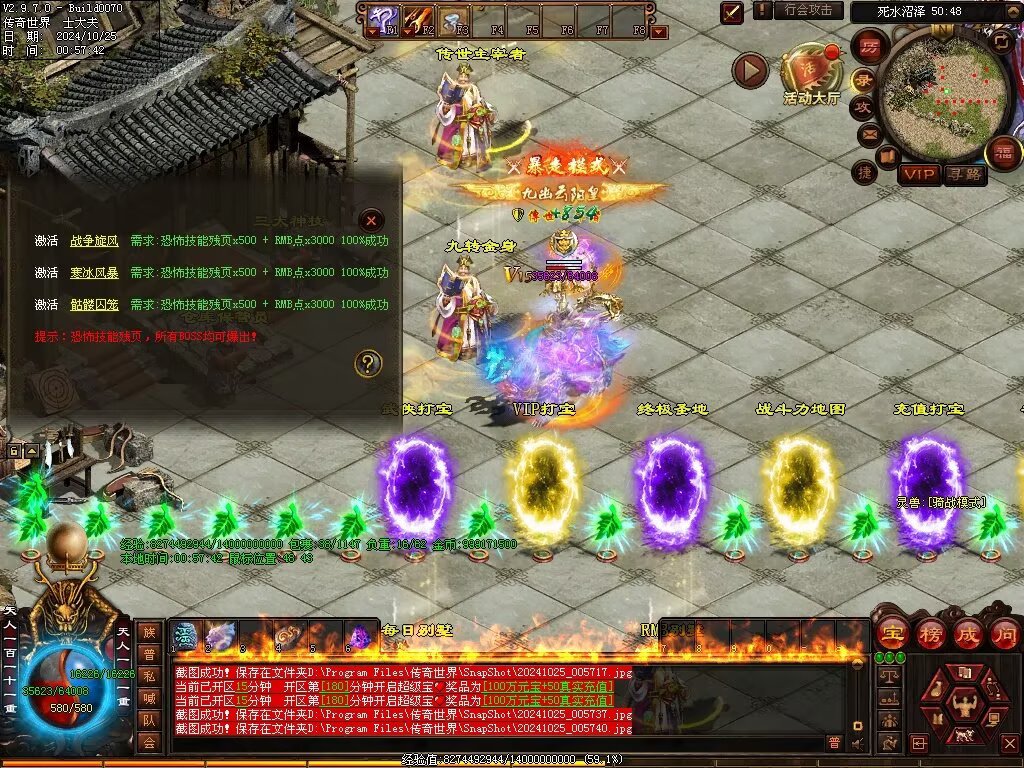Show the 榜 ranking board
Image resolution: width=1024 pixels, height=768 pixels.
pos(930,633)
